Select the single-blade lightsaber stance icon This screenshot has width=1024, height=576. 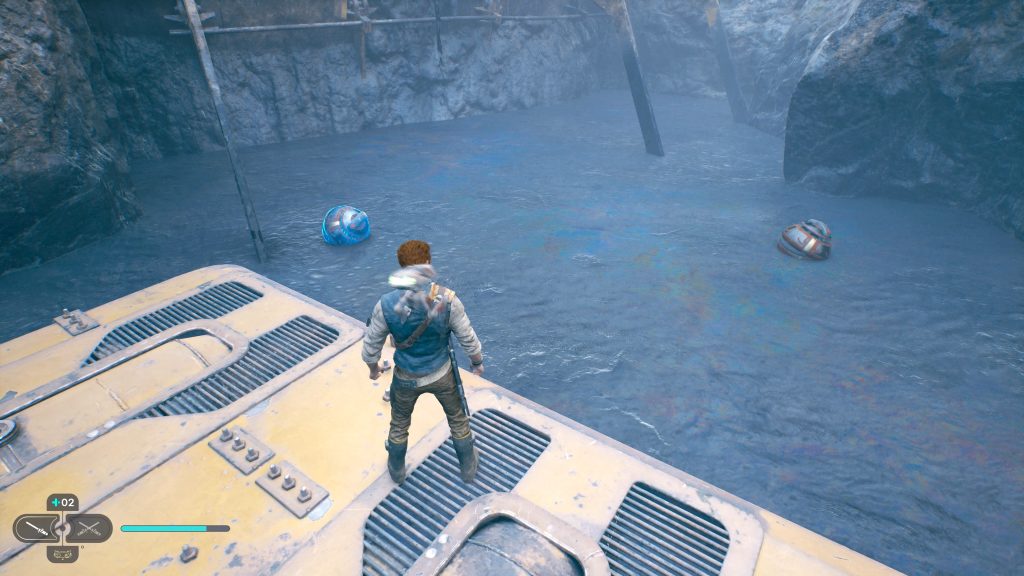35,527
